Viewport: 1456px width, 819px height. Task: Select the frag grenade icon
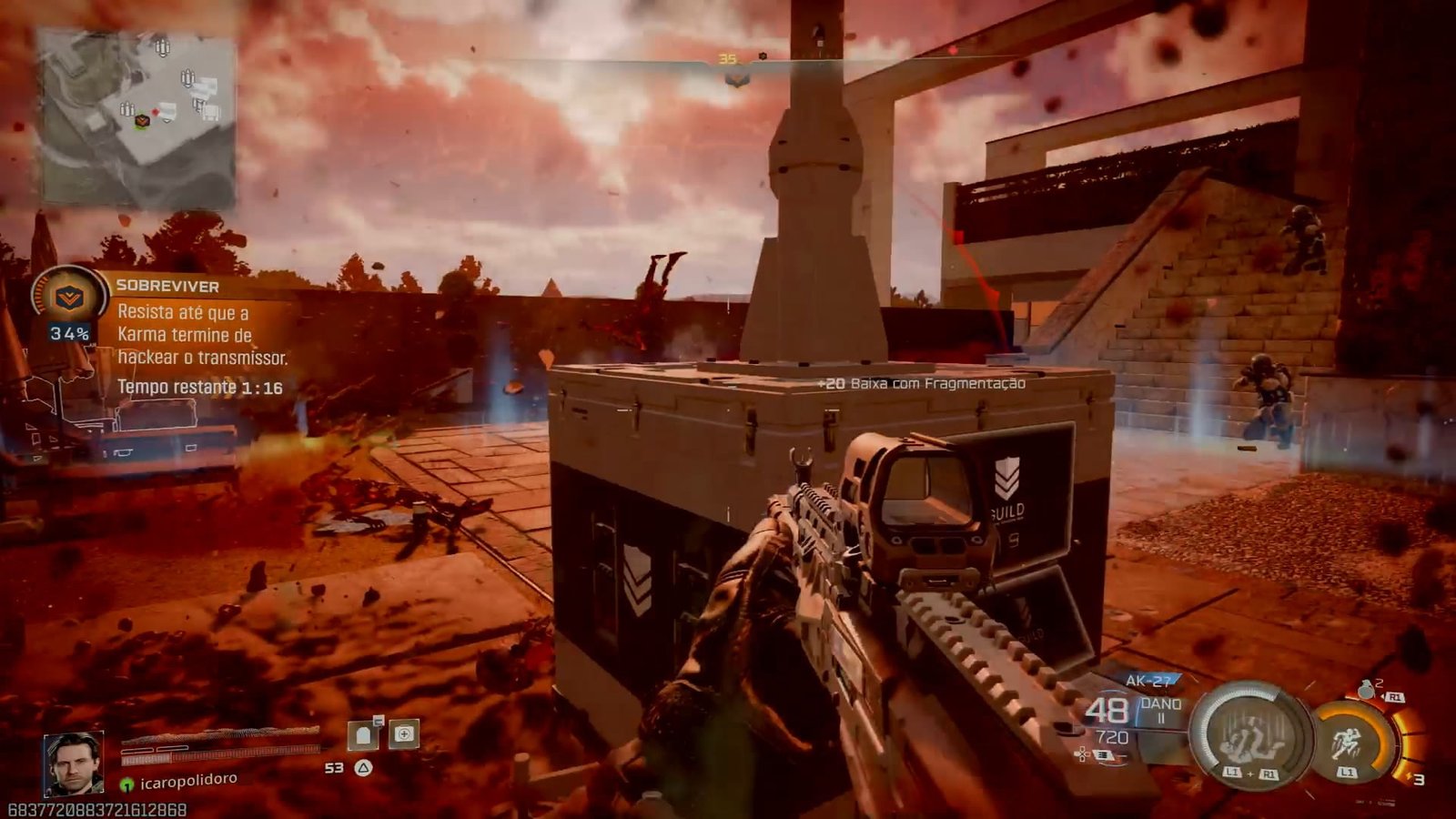1367,689
